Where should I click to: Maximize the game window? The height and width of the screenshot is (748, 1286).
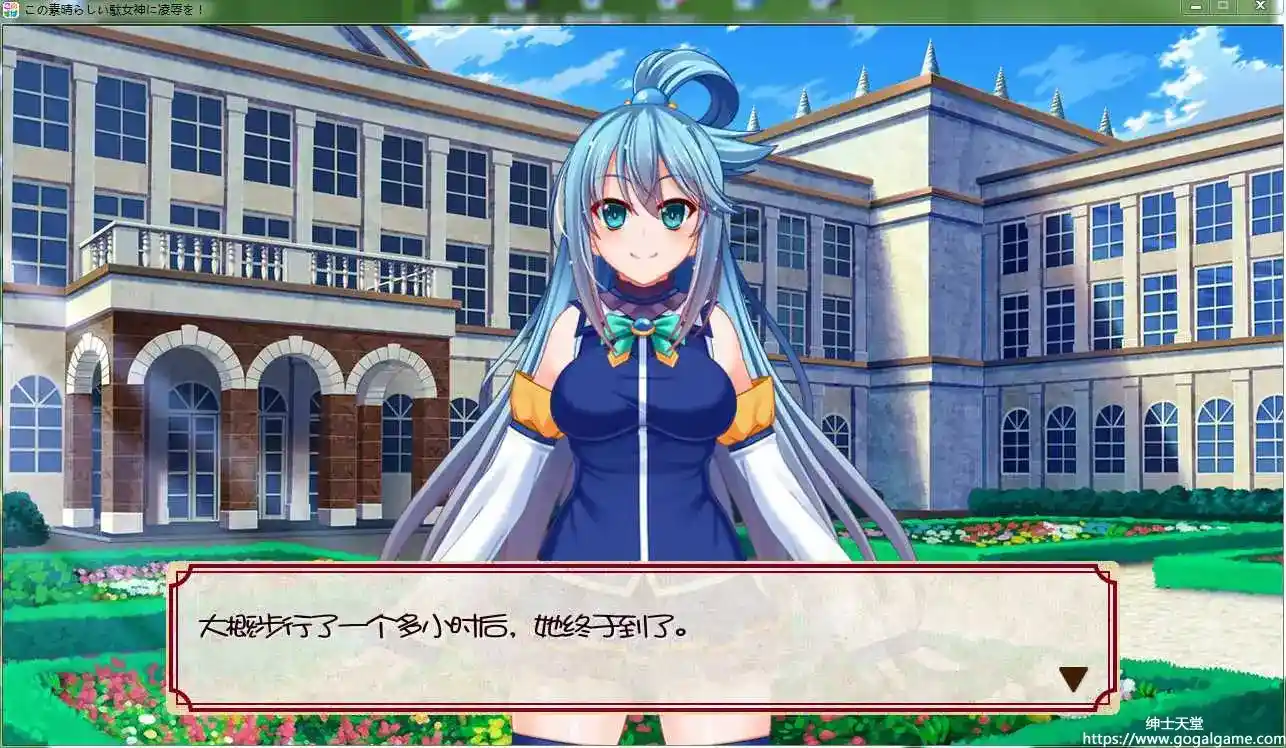(x=1223, y=6)
